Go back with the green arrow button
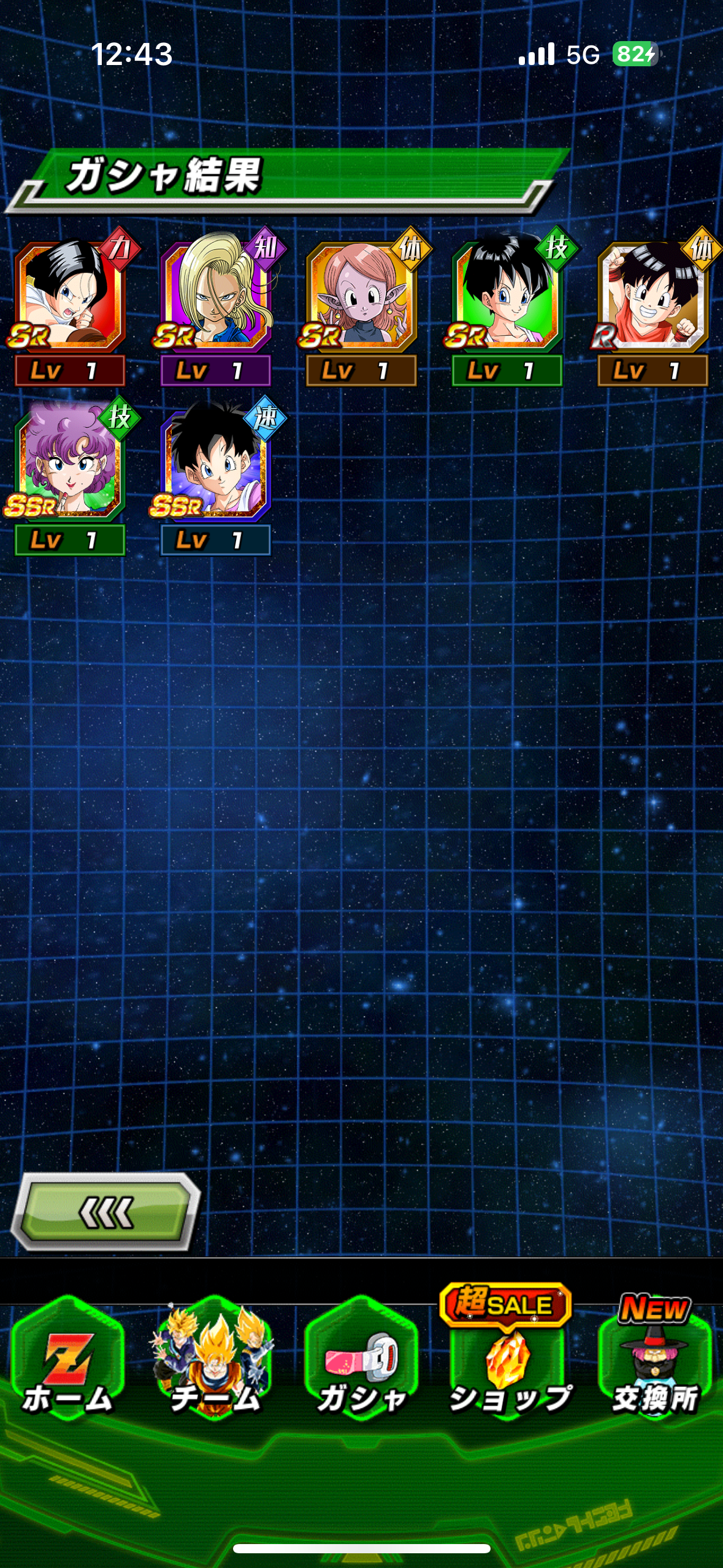723x1568 pixels. [106, 1212]
